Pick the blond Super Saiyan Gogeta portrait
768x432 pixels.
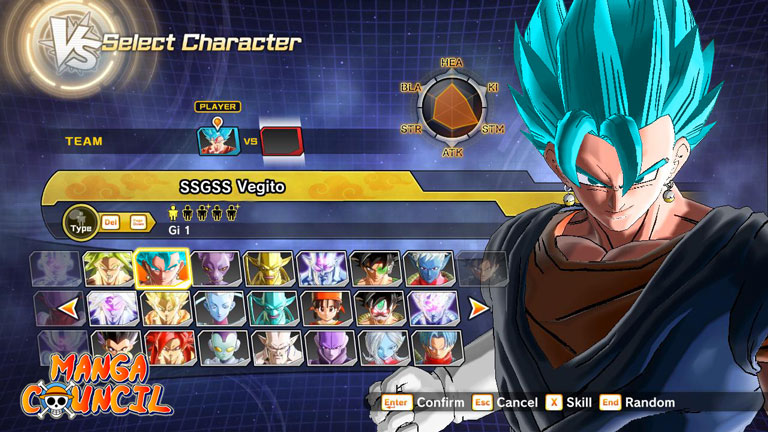tap(166, 308)
